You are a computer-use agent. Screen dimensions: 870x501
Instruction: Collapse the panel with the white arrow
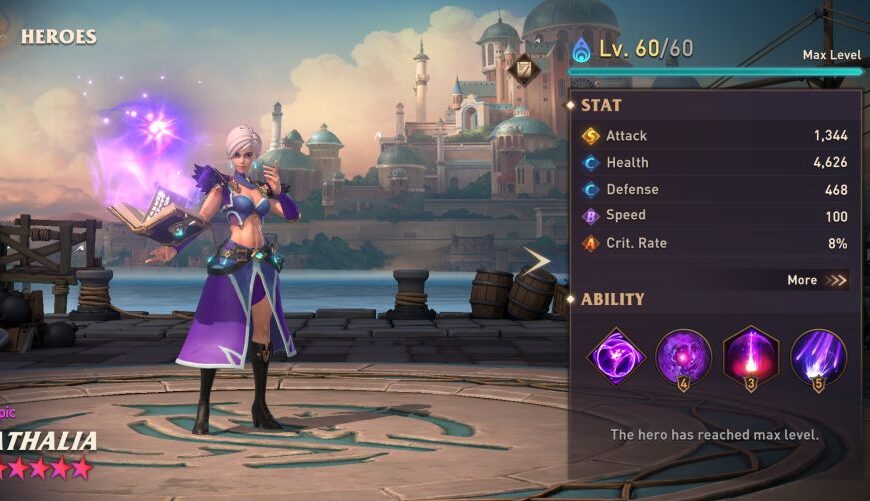537,261
